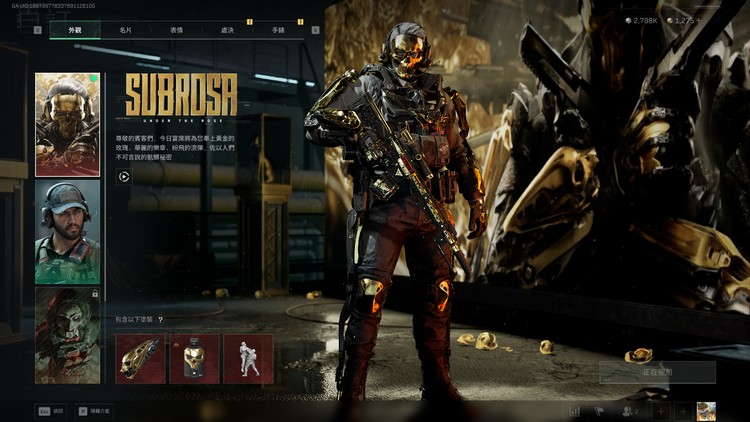View the golden skull weapon item
This screenshot has width=750, height=422.
140,359
